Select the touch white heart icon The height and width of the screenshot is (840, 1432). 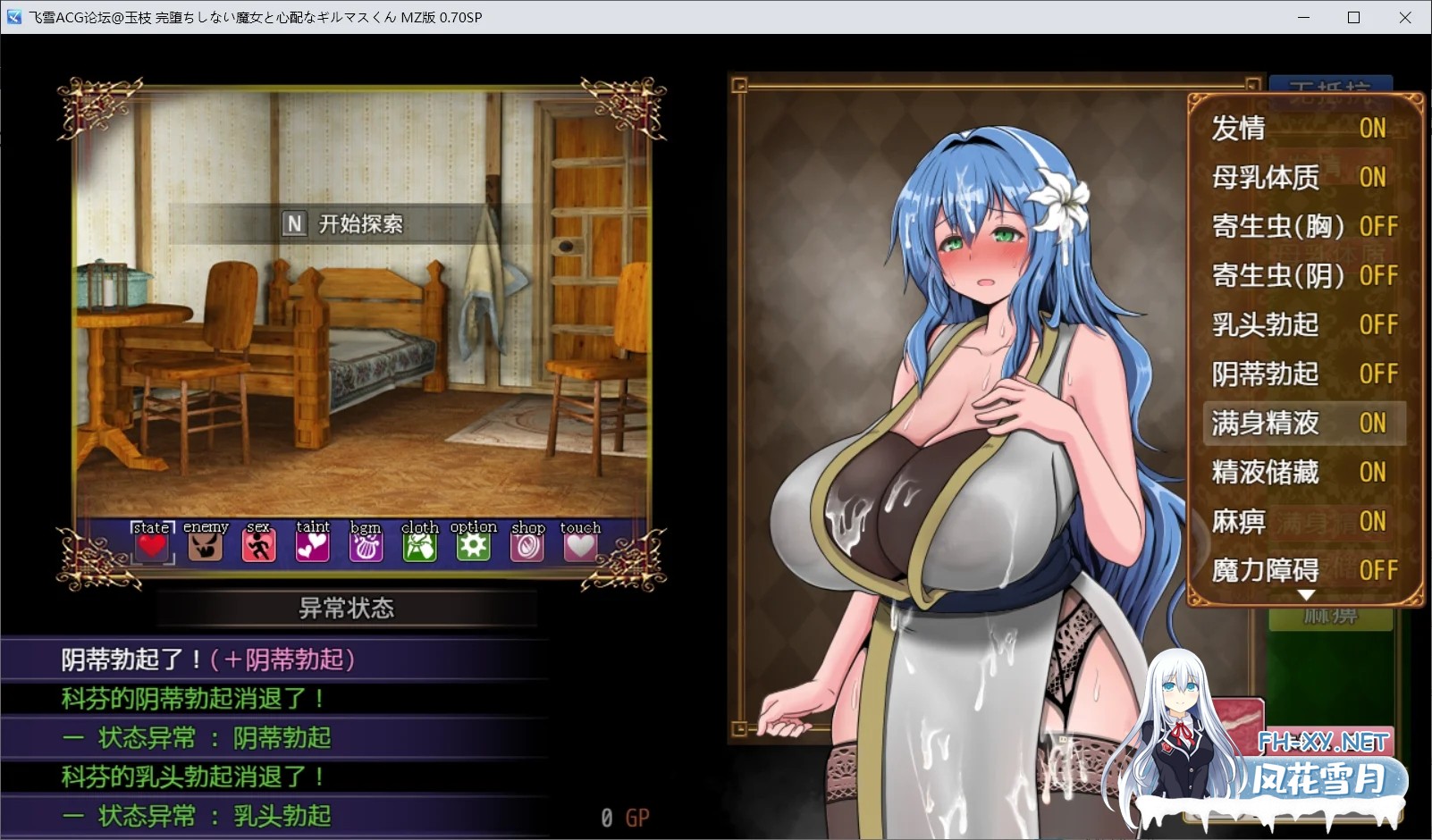tap(580, 543)
